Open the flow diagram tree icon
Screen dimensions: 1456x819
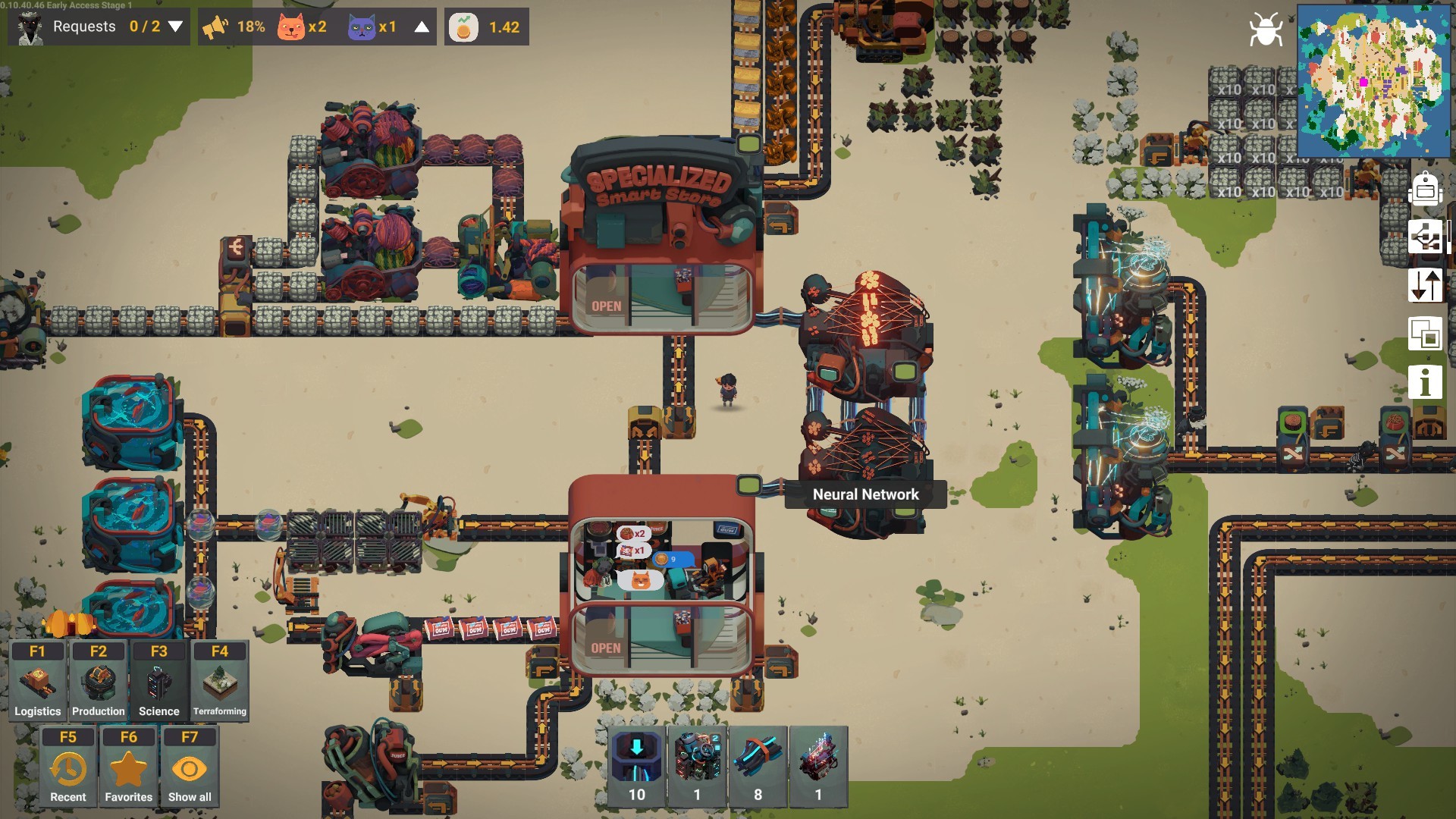(x=1425, y=237)
